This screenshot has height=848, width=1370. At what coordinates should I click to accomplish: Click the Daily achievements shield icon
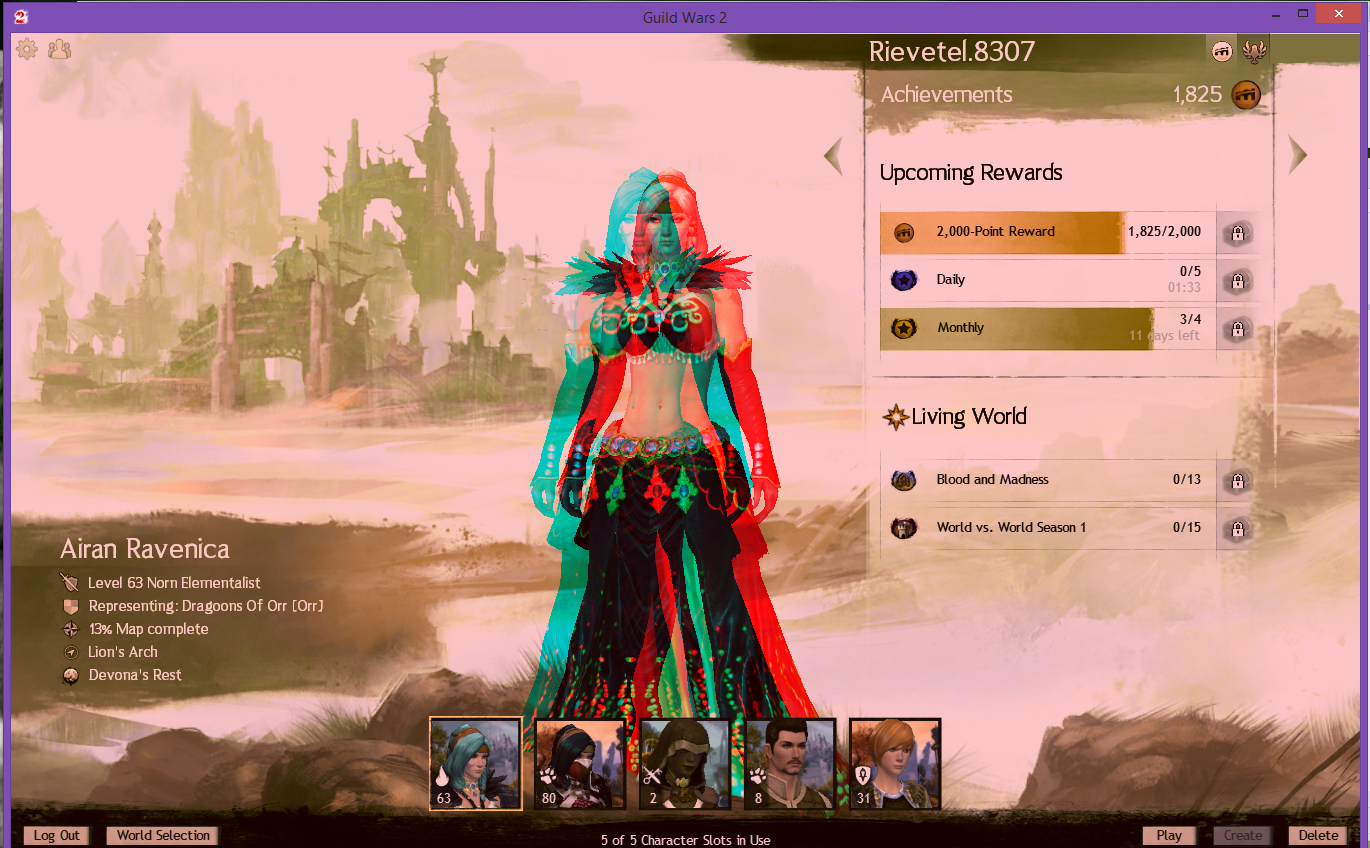[x=904, y=280]
